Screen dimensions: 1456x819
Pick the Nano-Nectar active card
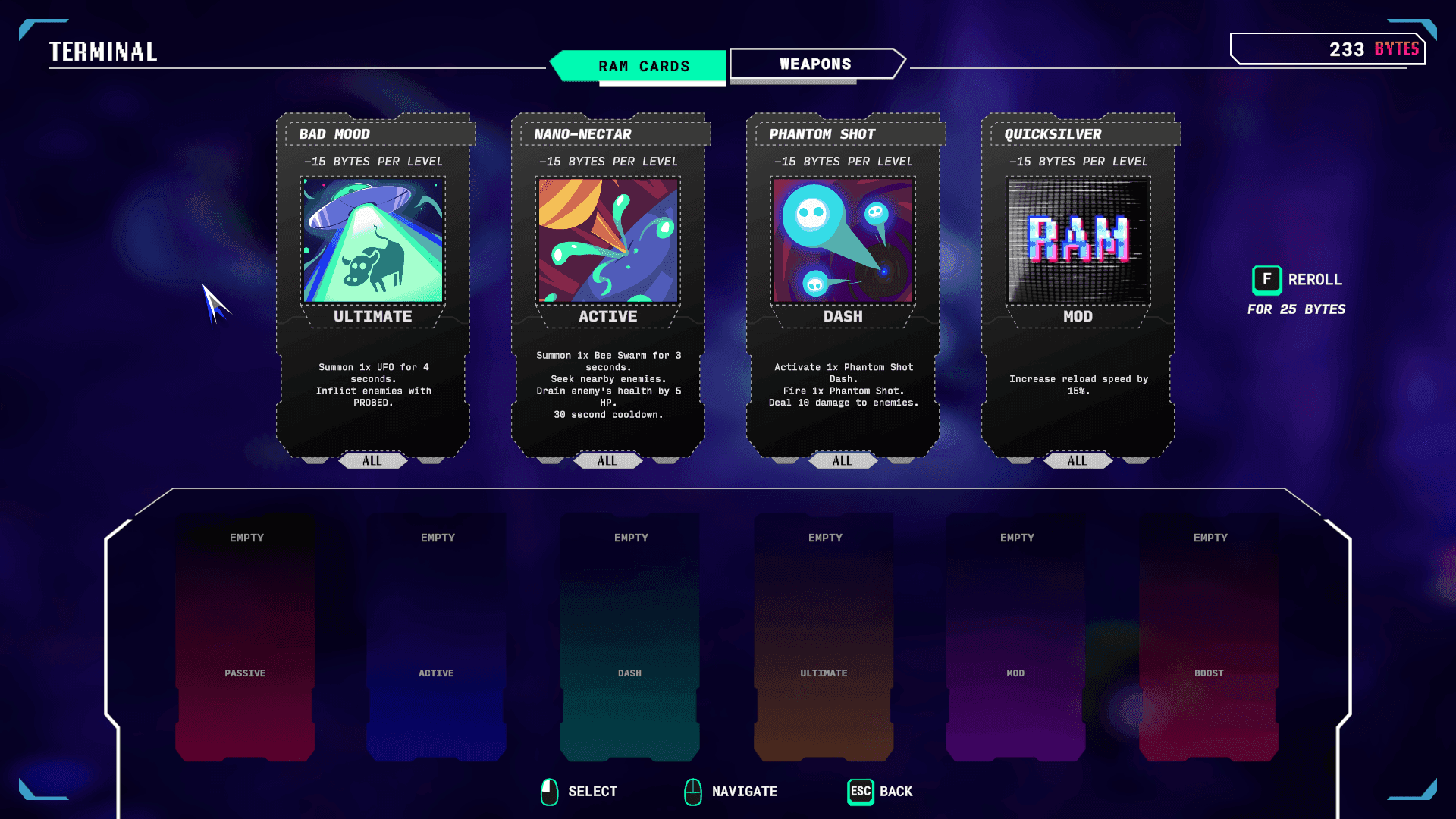point(607,284)
